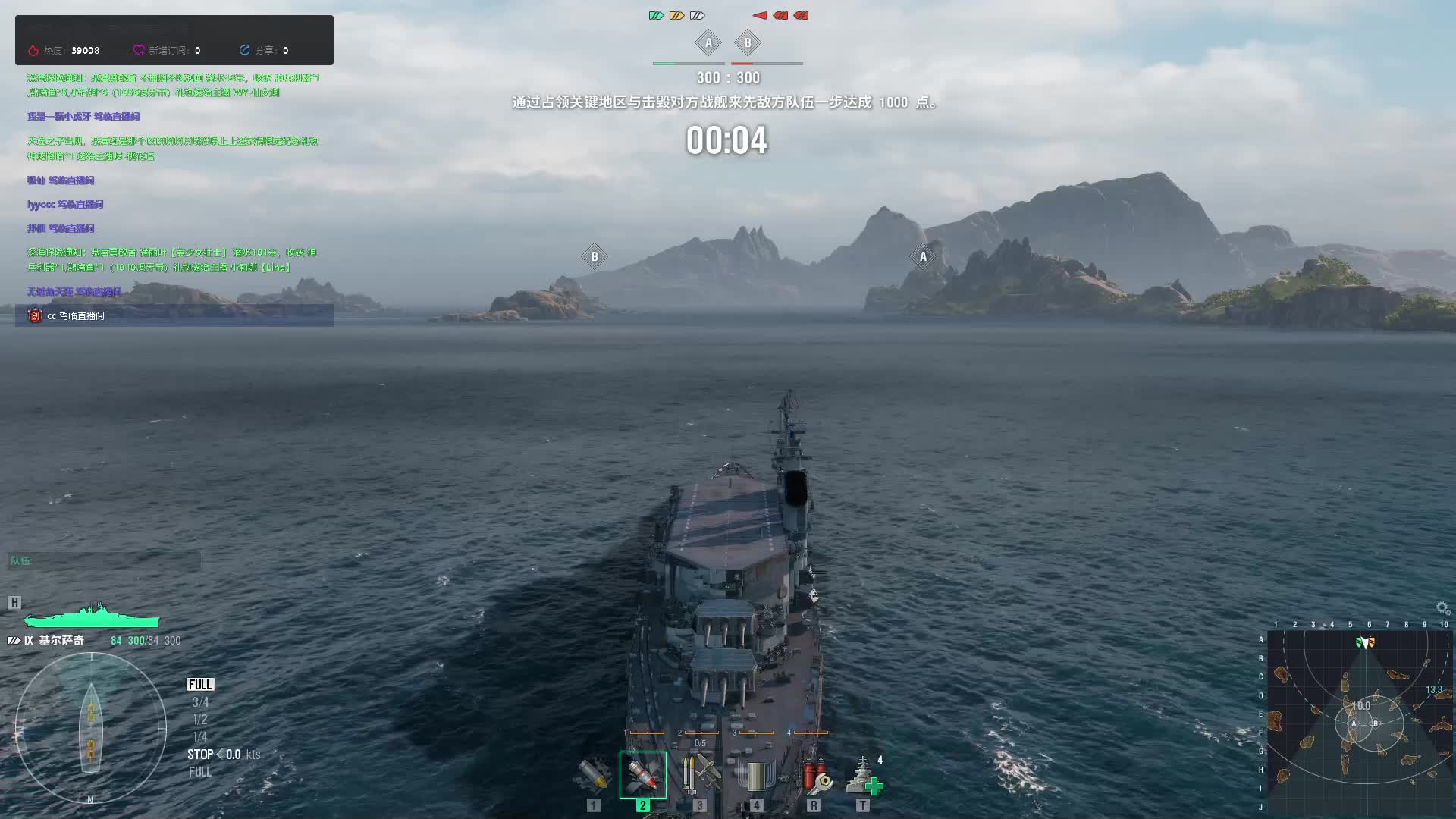Activate the Damage Control Party consumable

coord(813,775)
